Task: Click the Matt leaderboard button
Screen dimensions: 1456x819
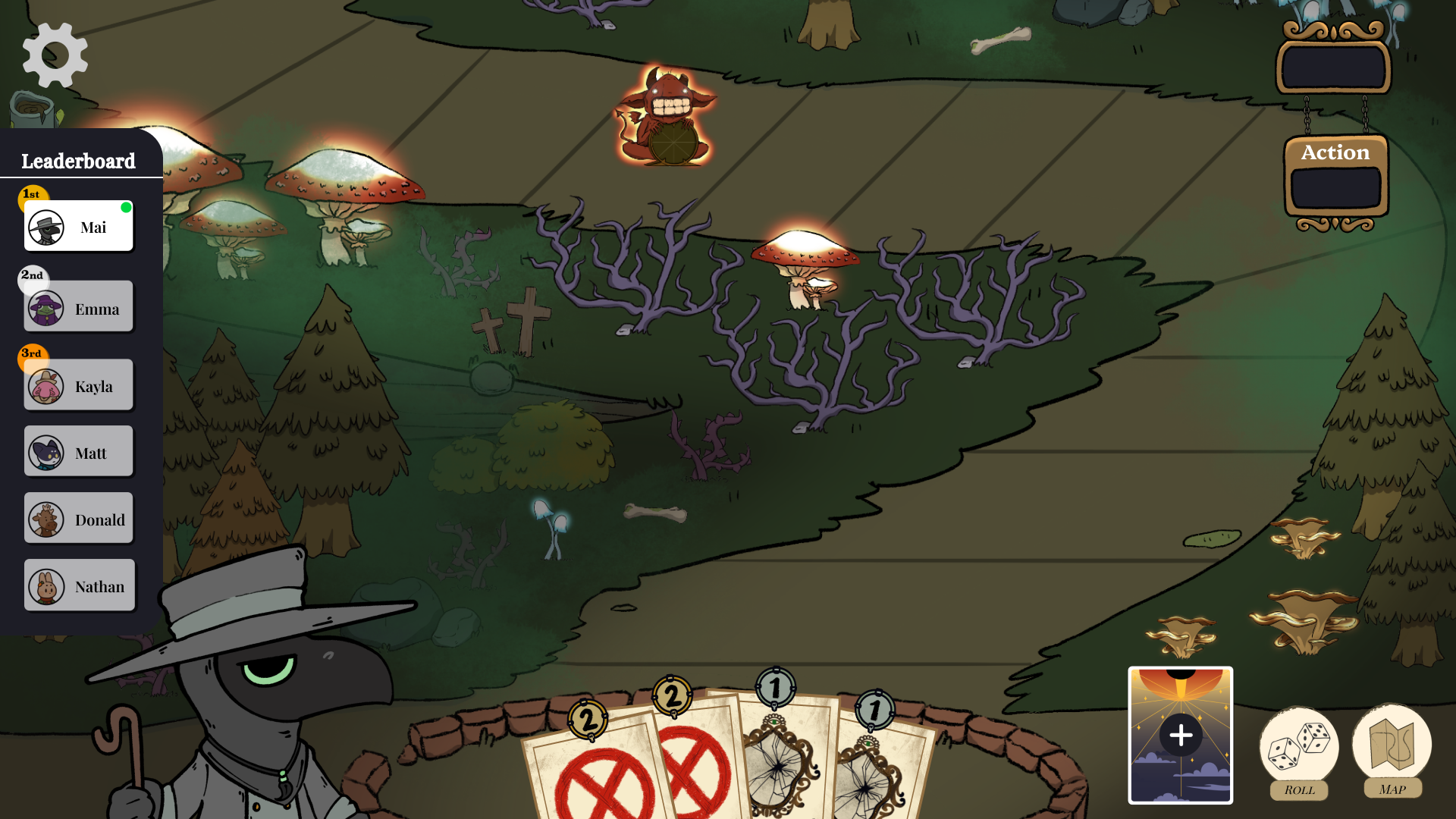Action: pyautogui.click(x=78, y=450)
